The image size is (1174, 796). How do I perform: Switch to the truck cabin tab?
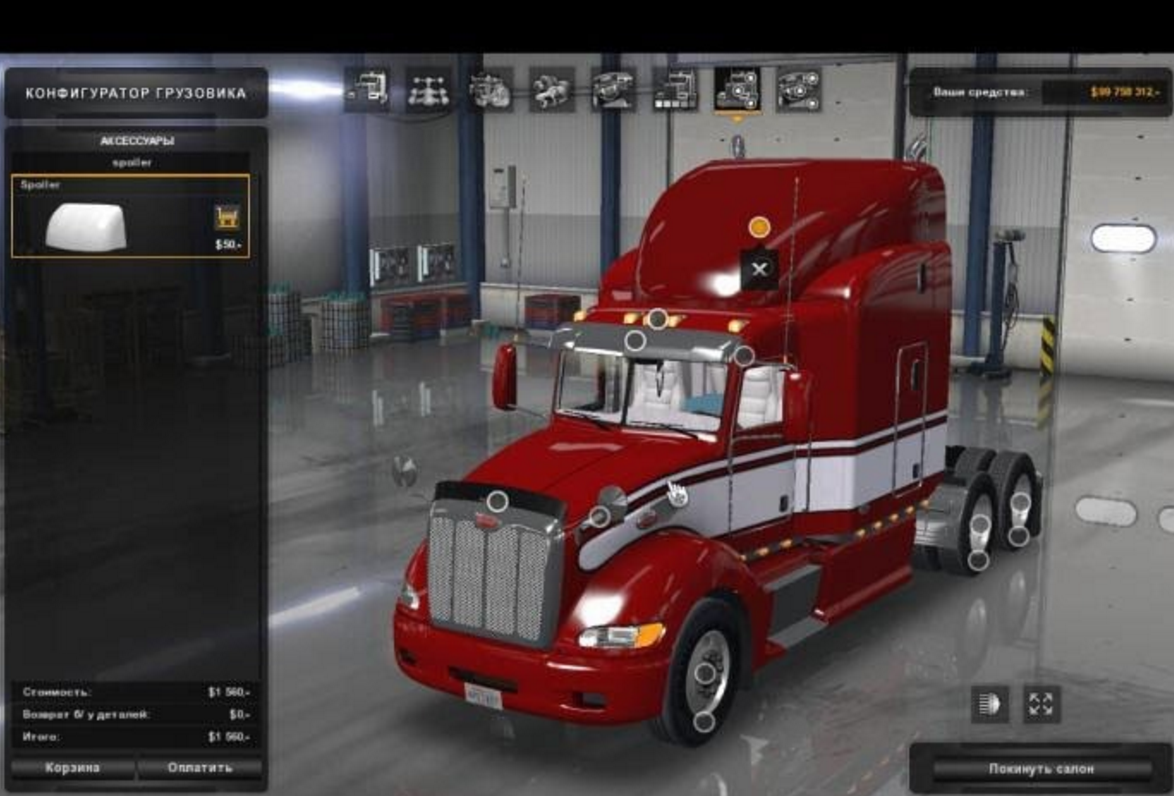click(x=367, y=90)
